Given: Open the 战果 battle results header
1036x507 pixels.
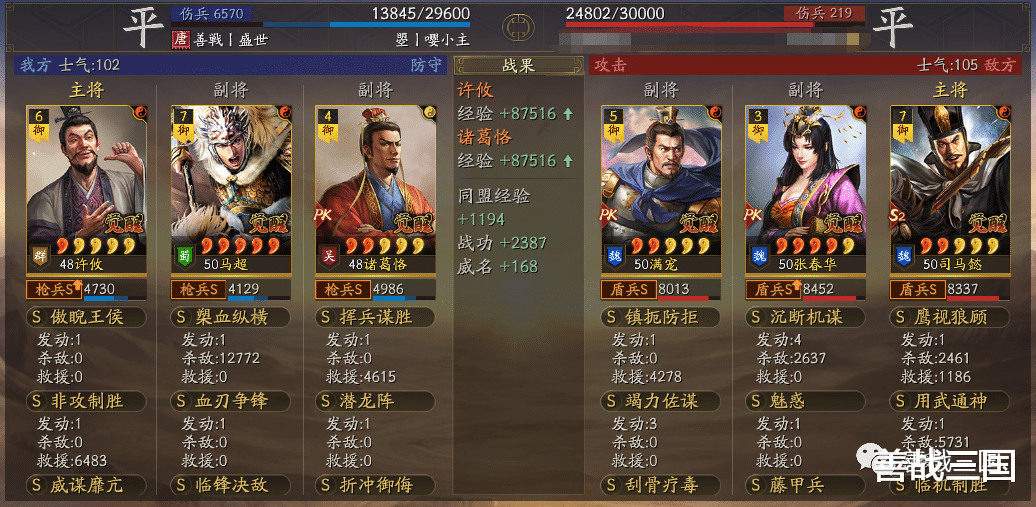Looking at the screenshot, I should pos(518,66).
